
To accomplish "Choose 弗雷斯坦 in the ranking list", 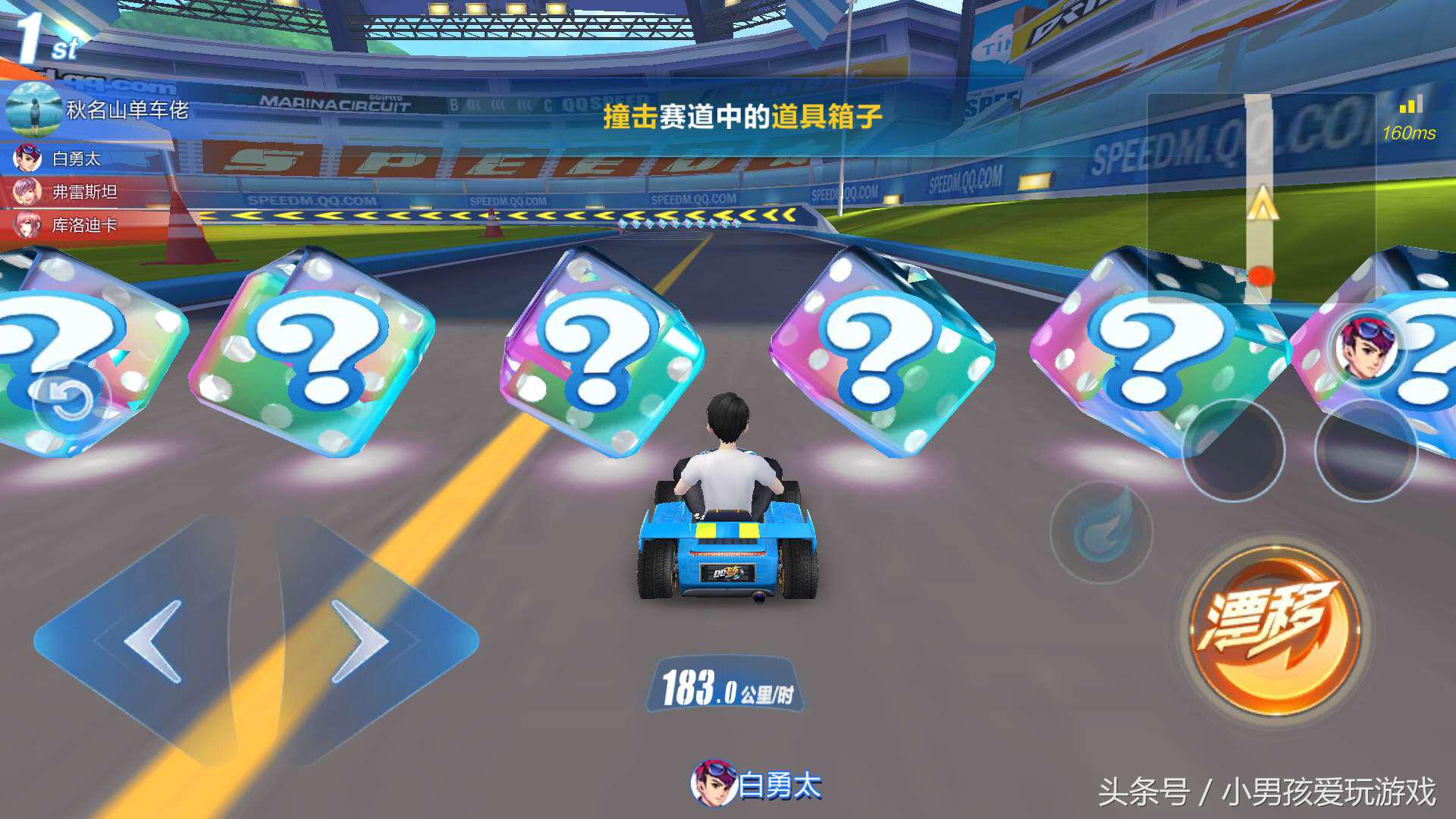I will (83, 192).
